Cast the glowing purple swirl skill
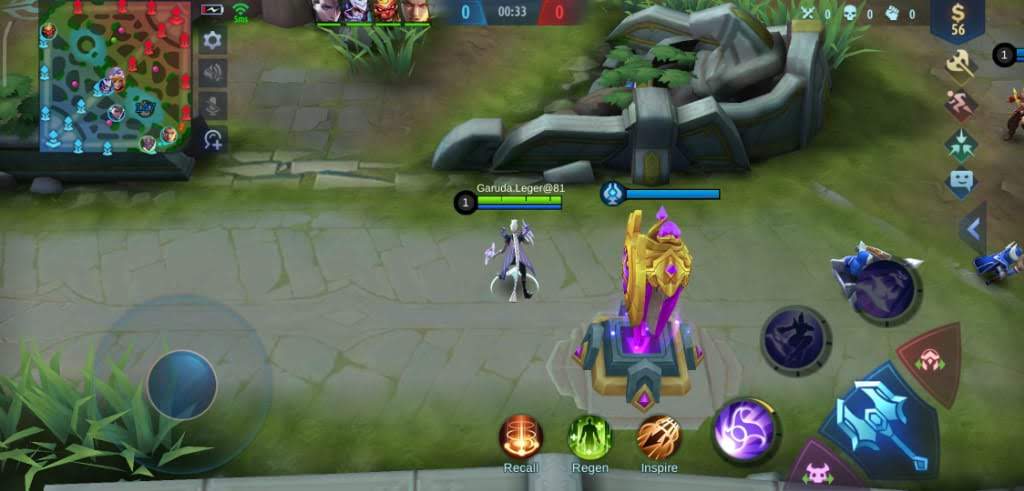This screenshot has width=1024, height=491. pyautogui.click(x=746, y=431)
